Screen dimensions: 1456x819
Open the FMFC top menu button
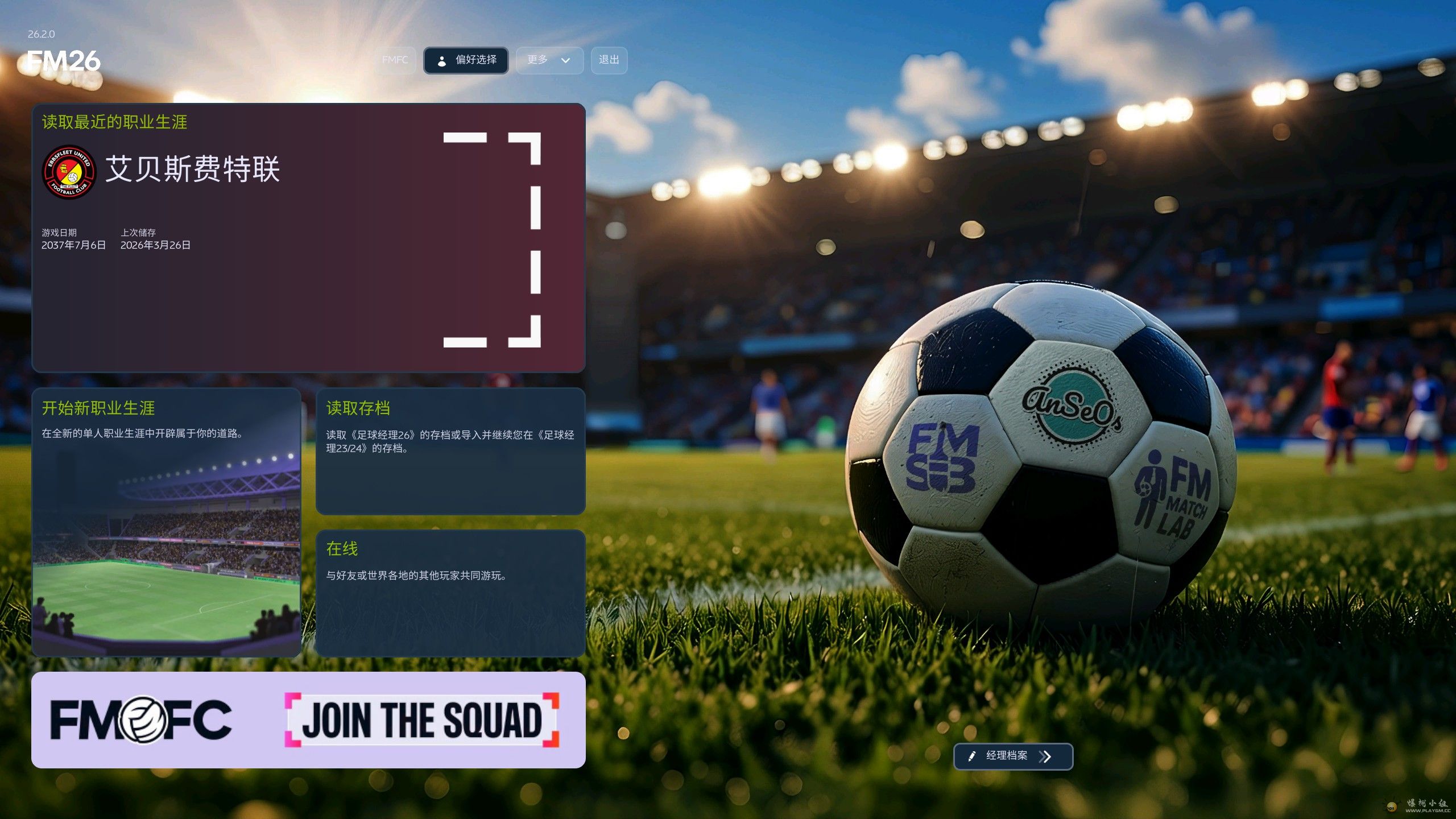(x=395, y=60)
